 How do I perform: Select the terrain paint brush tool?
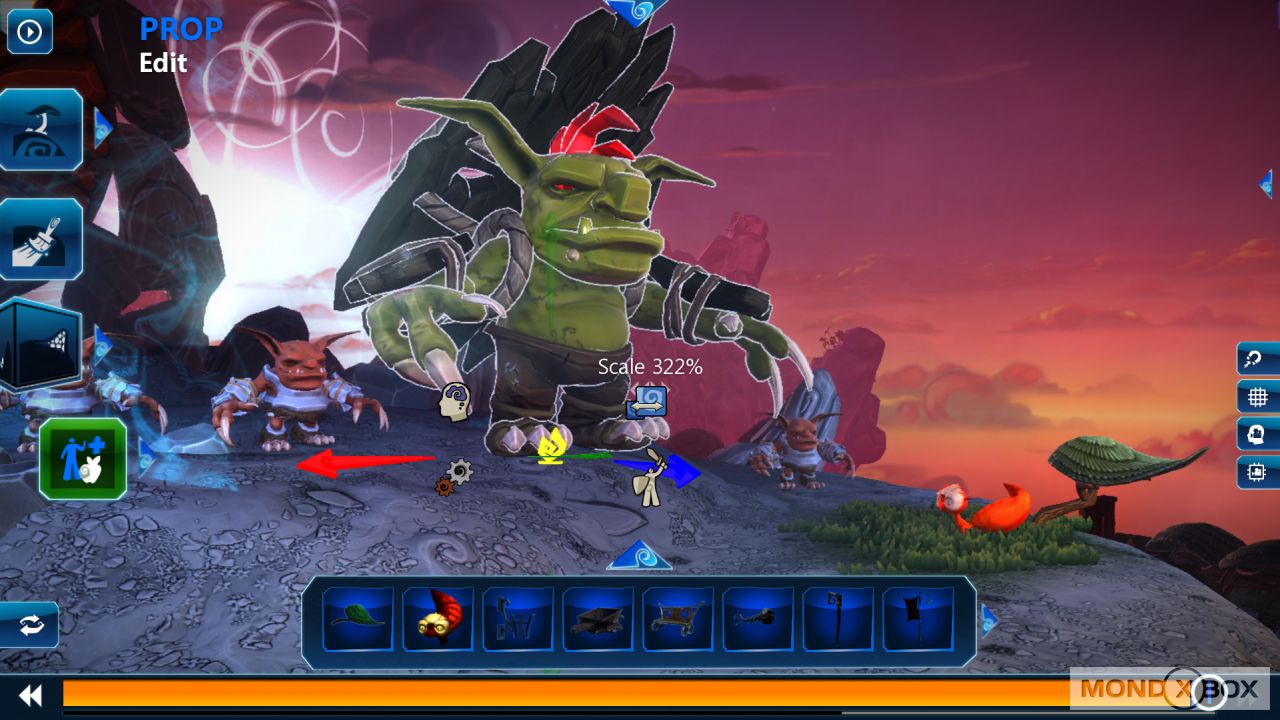41,238
